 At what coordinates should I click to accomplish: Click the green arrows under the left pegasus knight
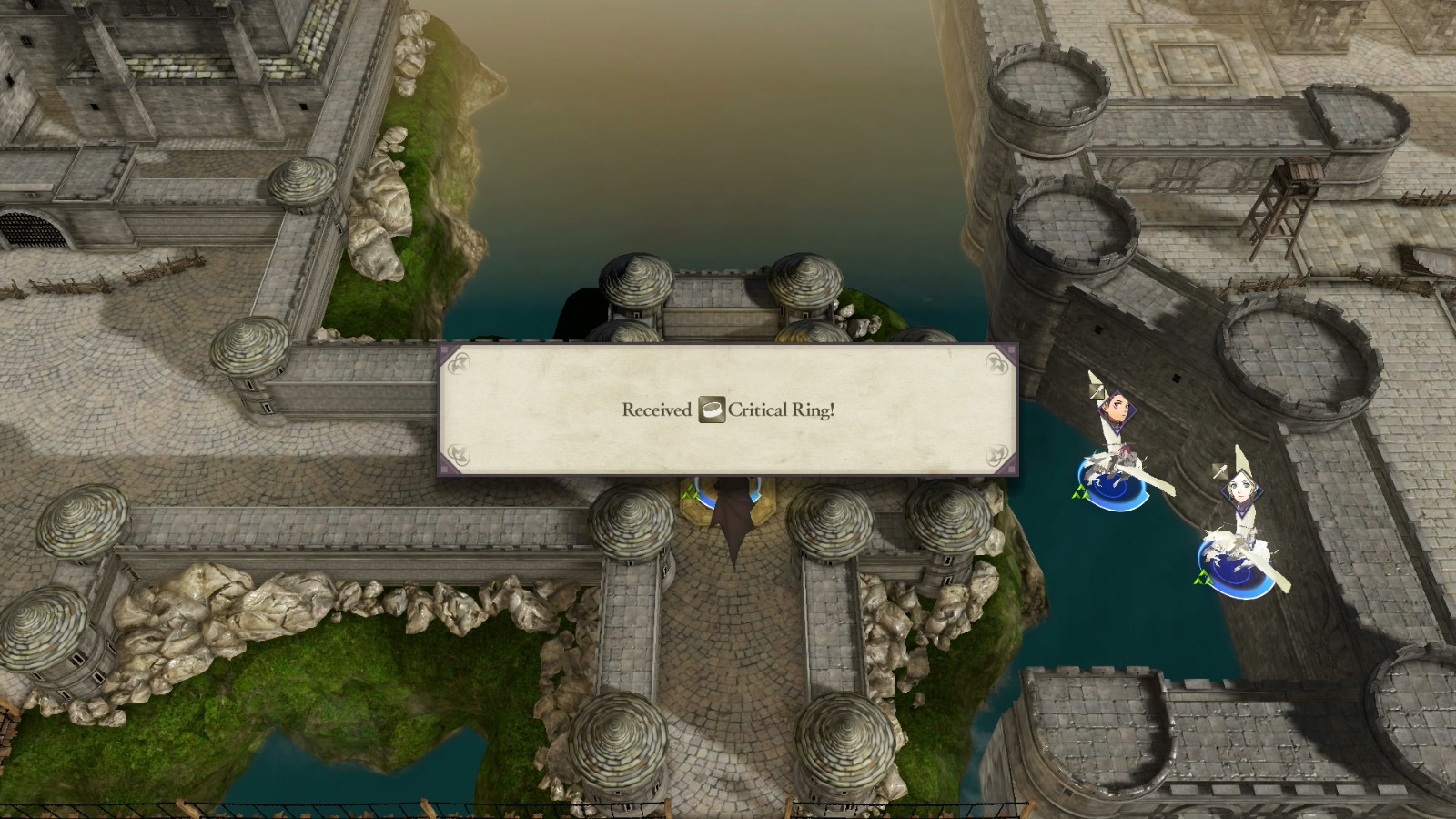pos(1081,491)
